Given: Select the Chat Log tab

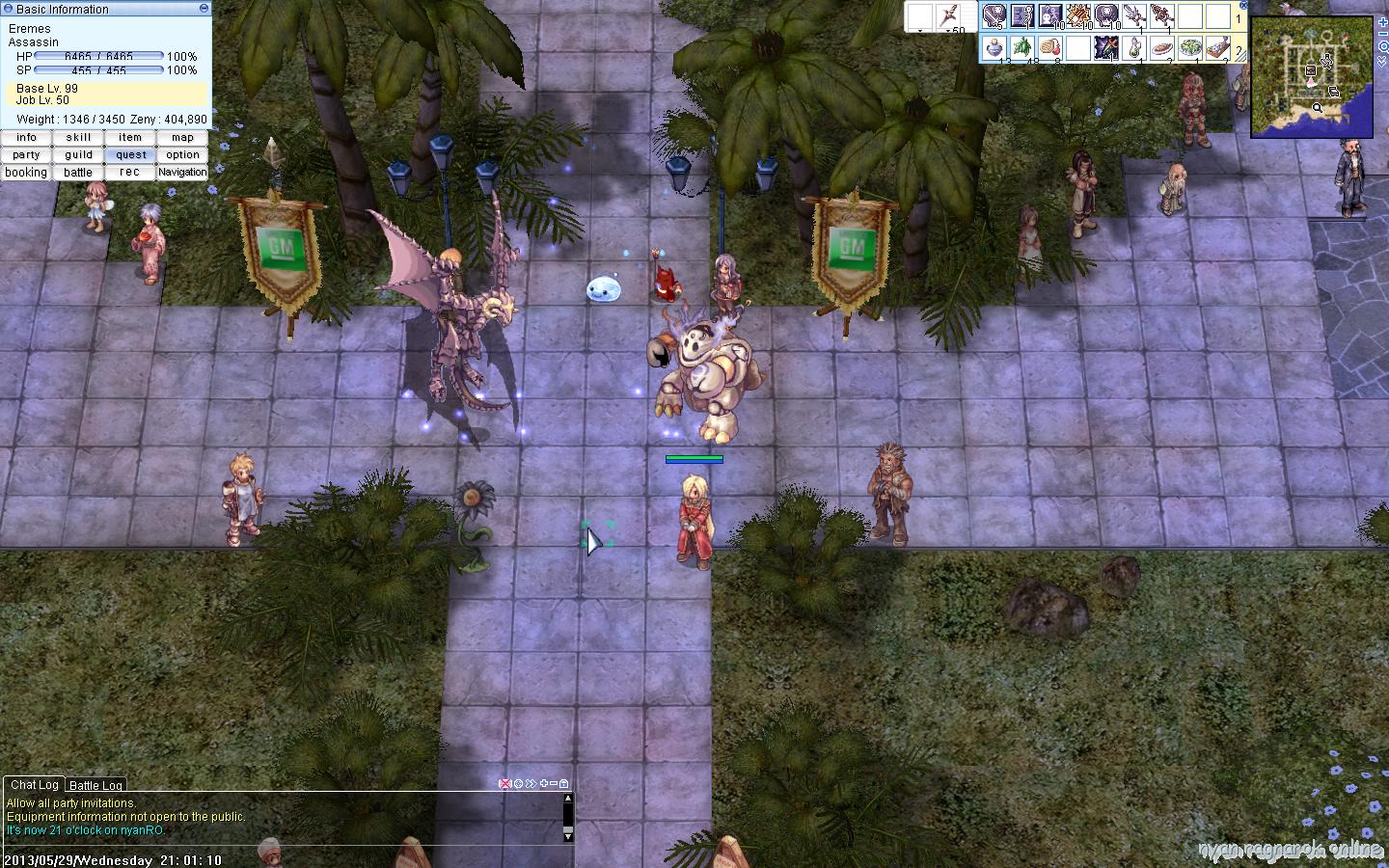Looking at the screenshot, I should tap(35, 785).
